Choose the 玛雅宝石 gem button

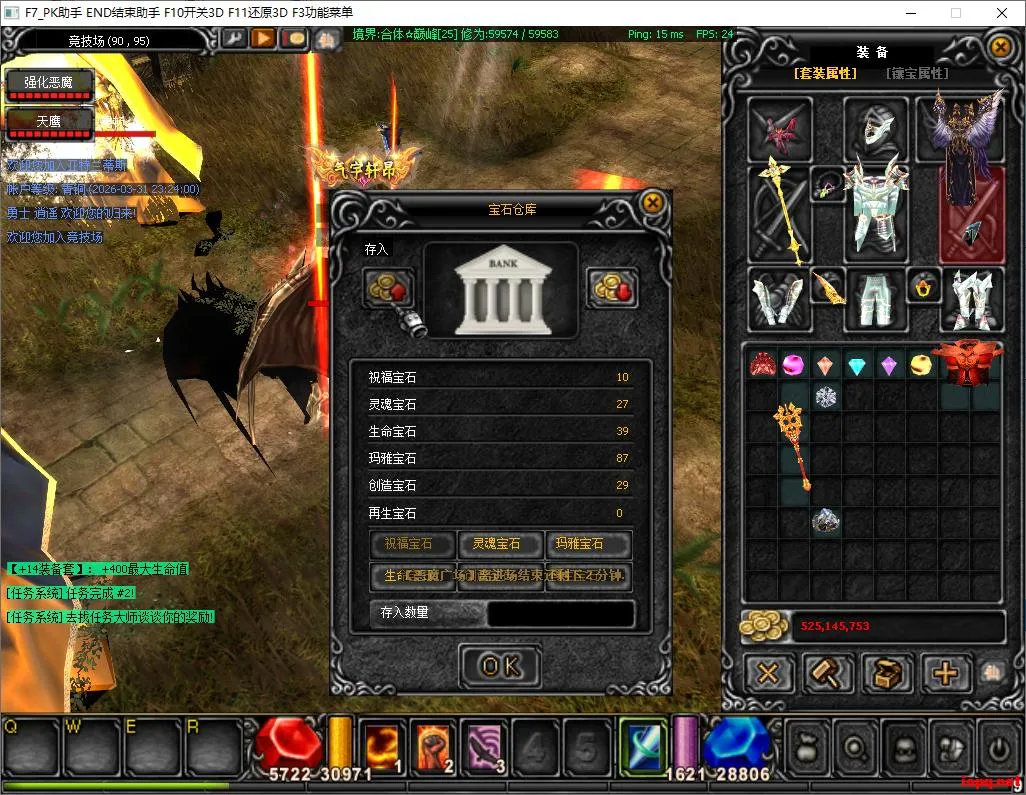[588, 544]
